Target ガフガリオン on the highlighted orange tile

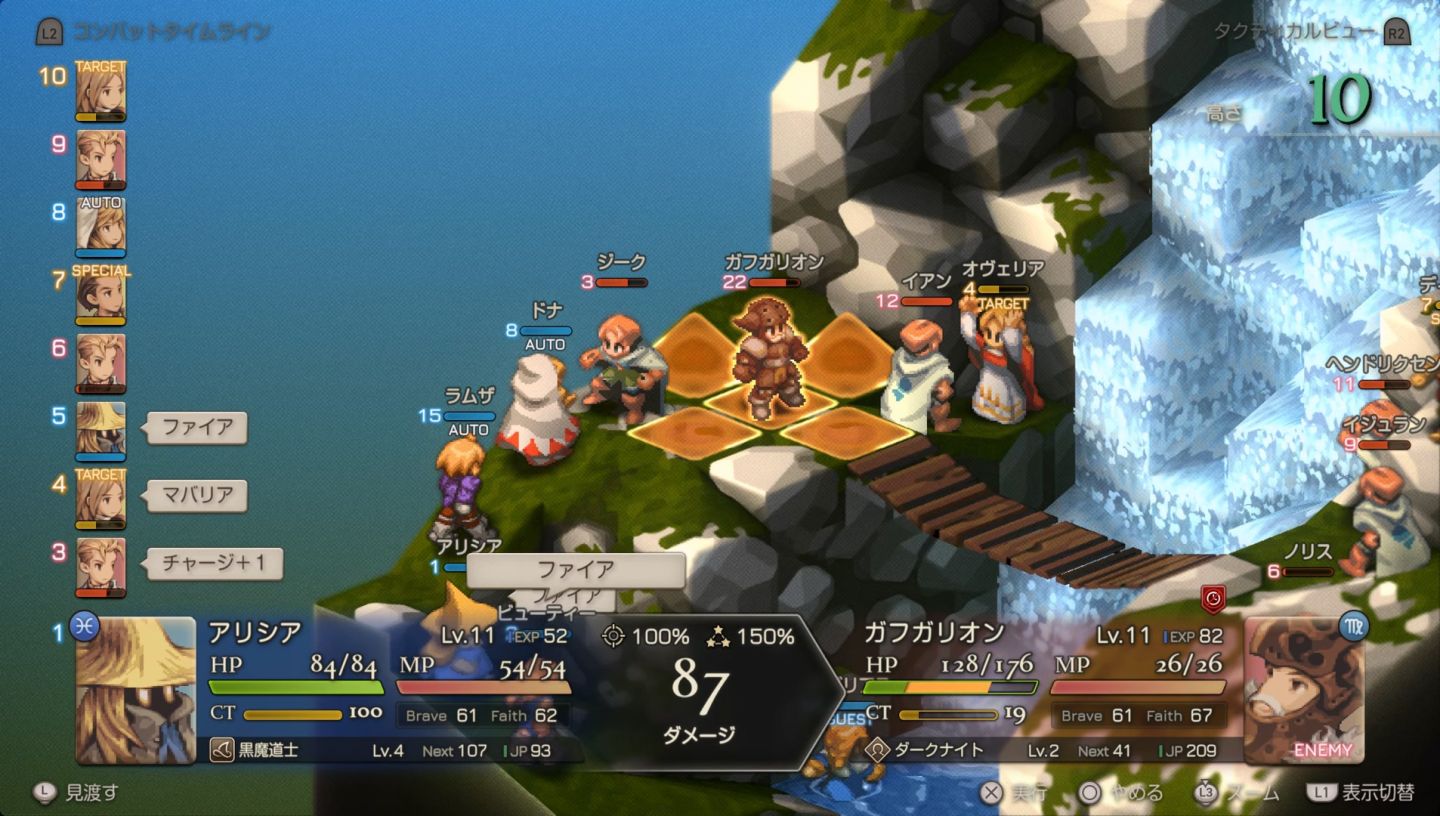[767, 358]
